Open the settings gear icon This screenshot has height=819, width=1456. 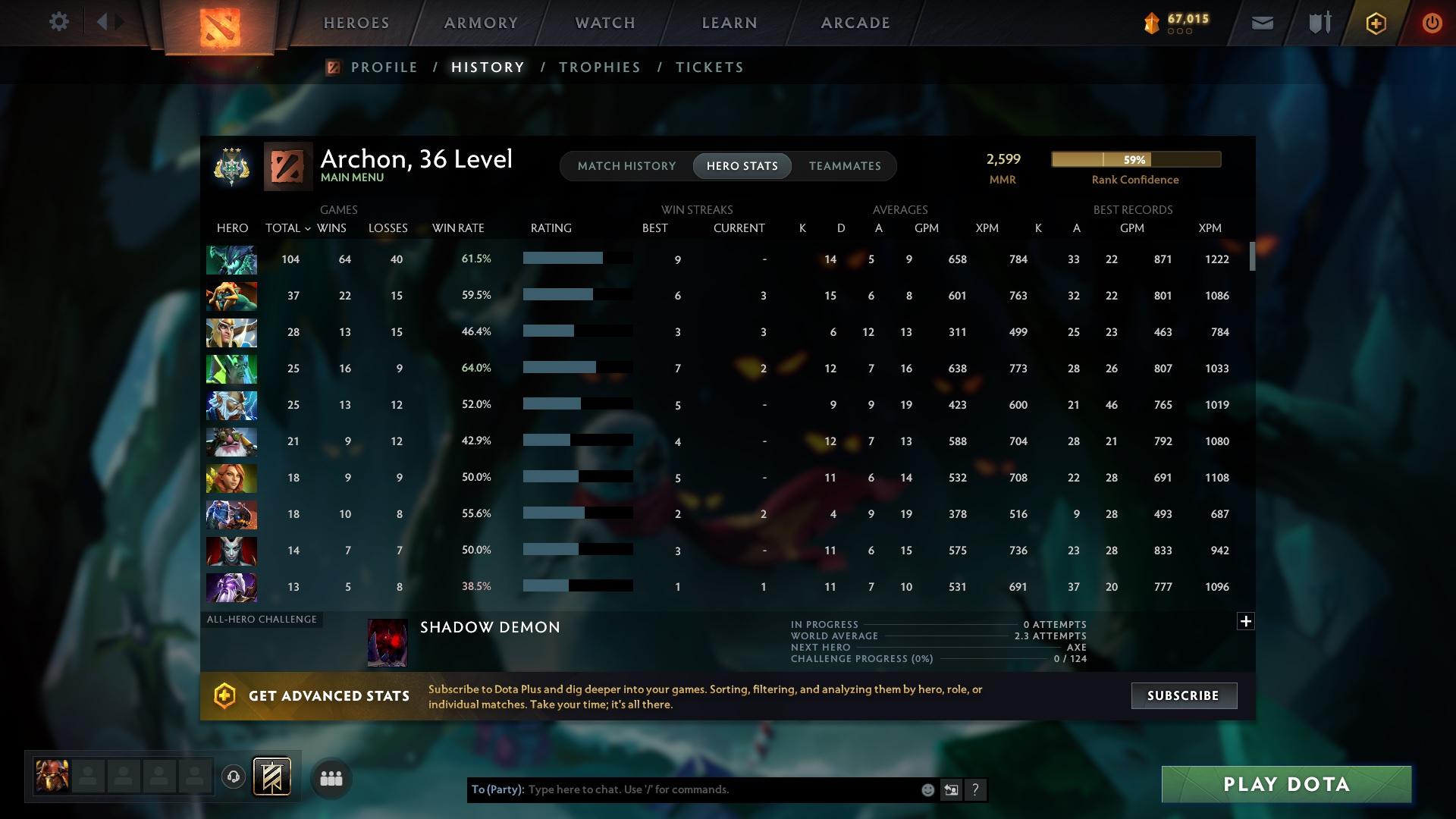(58, 22)
